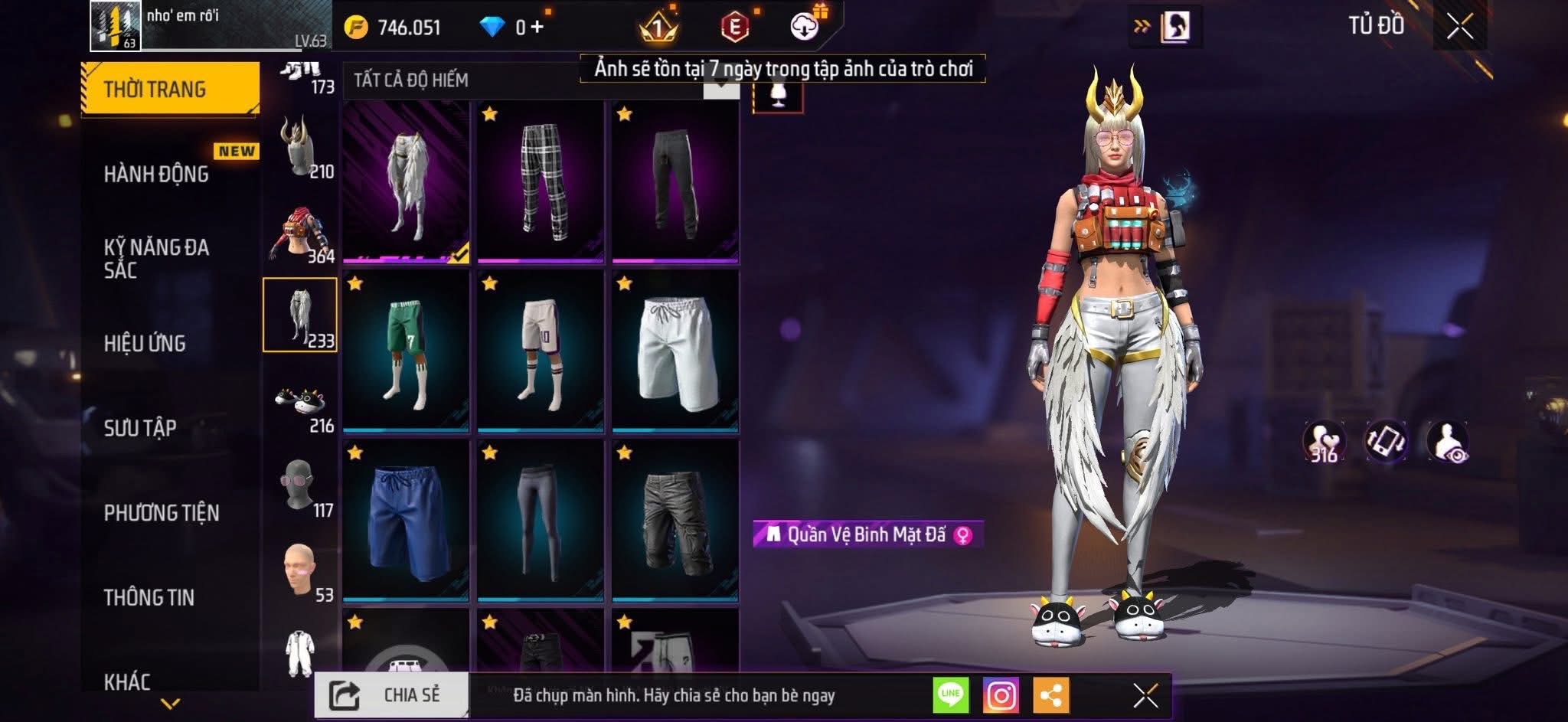Pick the cow slippers shoes category
Screen dimensions: 1568x722
tap(299, 404)
